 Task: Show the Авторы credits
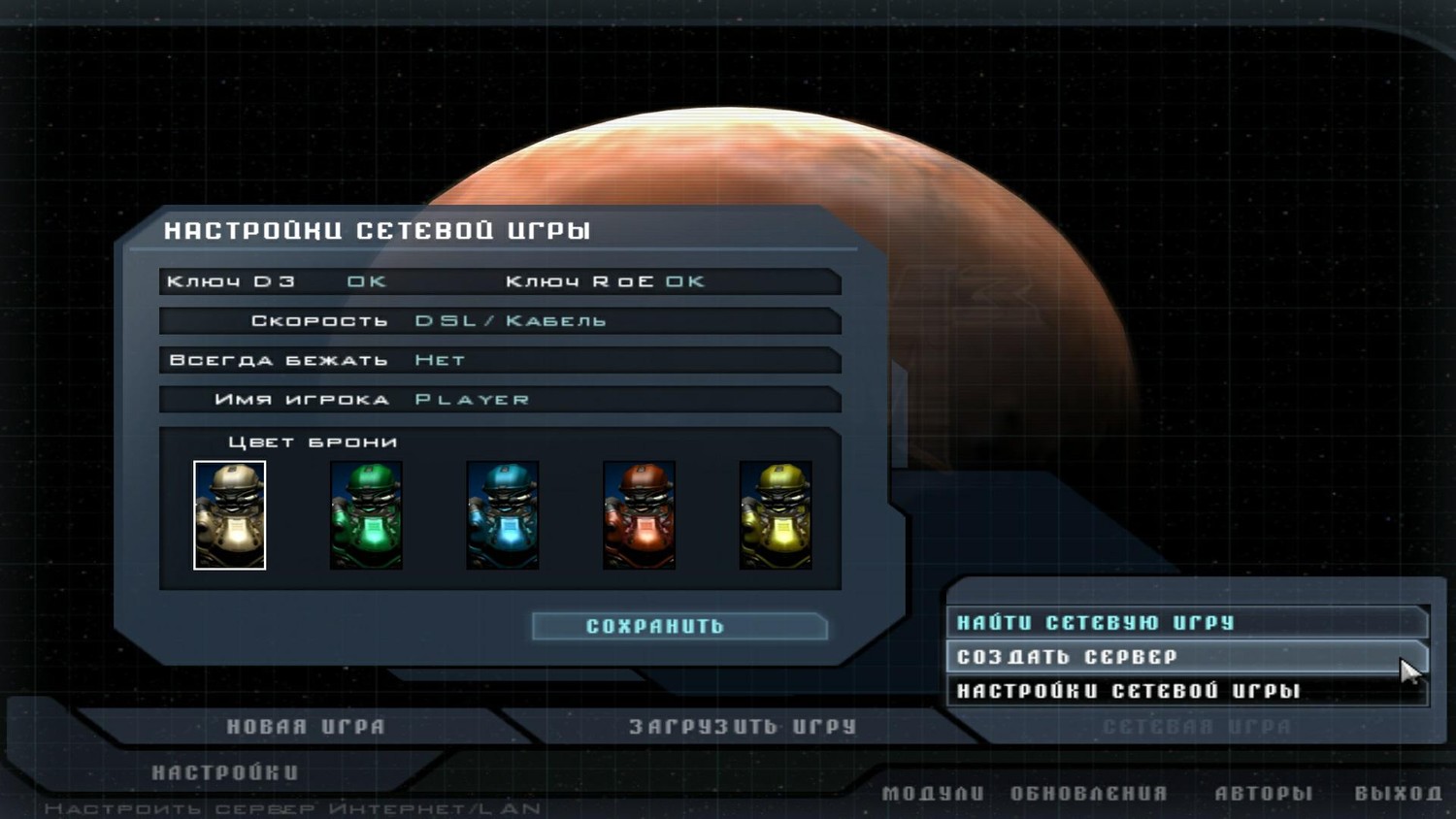[1264, 794]
